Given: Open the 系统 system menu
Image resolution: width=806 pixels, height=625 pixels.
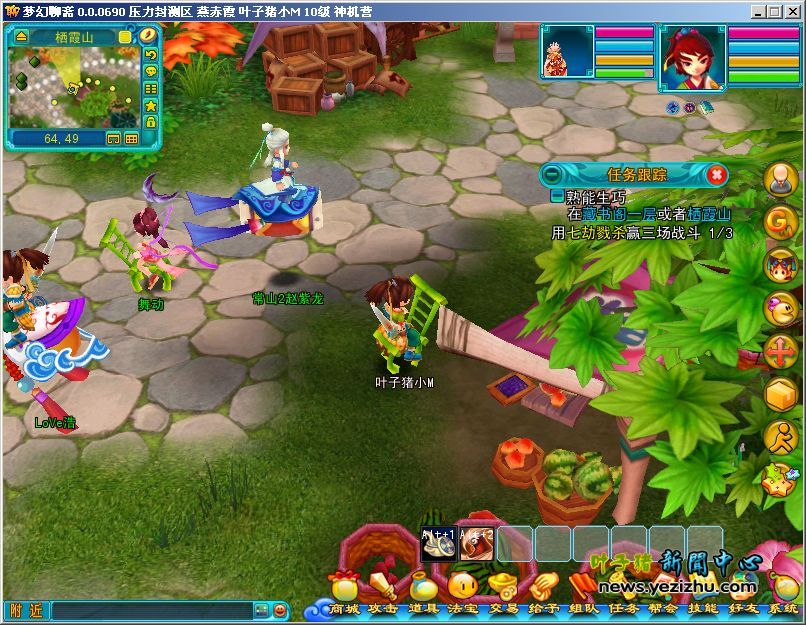Looking at the screenshot, I should 782,607.
